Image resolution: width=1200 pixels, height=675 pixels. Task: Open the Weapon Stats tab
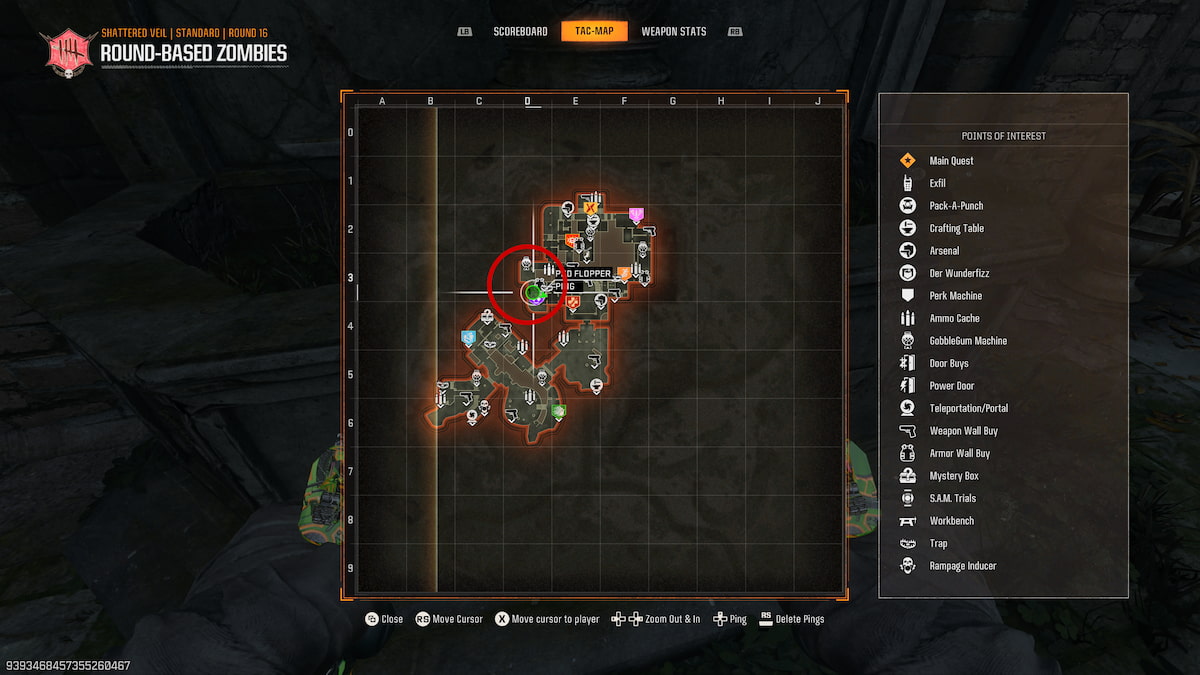click(673, 31)
